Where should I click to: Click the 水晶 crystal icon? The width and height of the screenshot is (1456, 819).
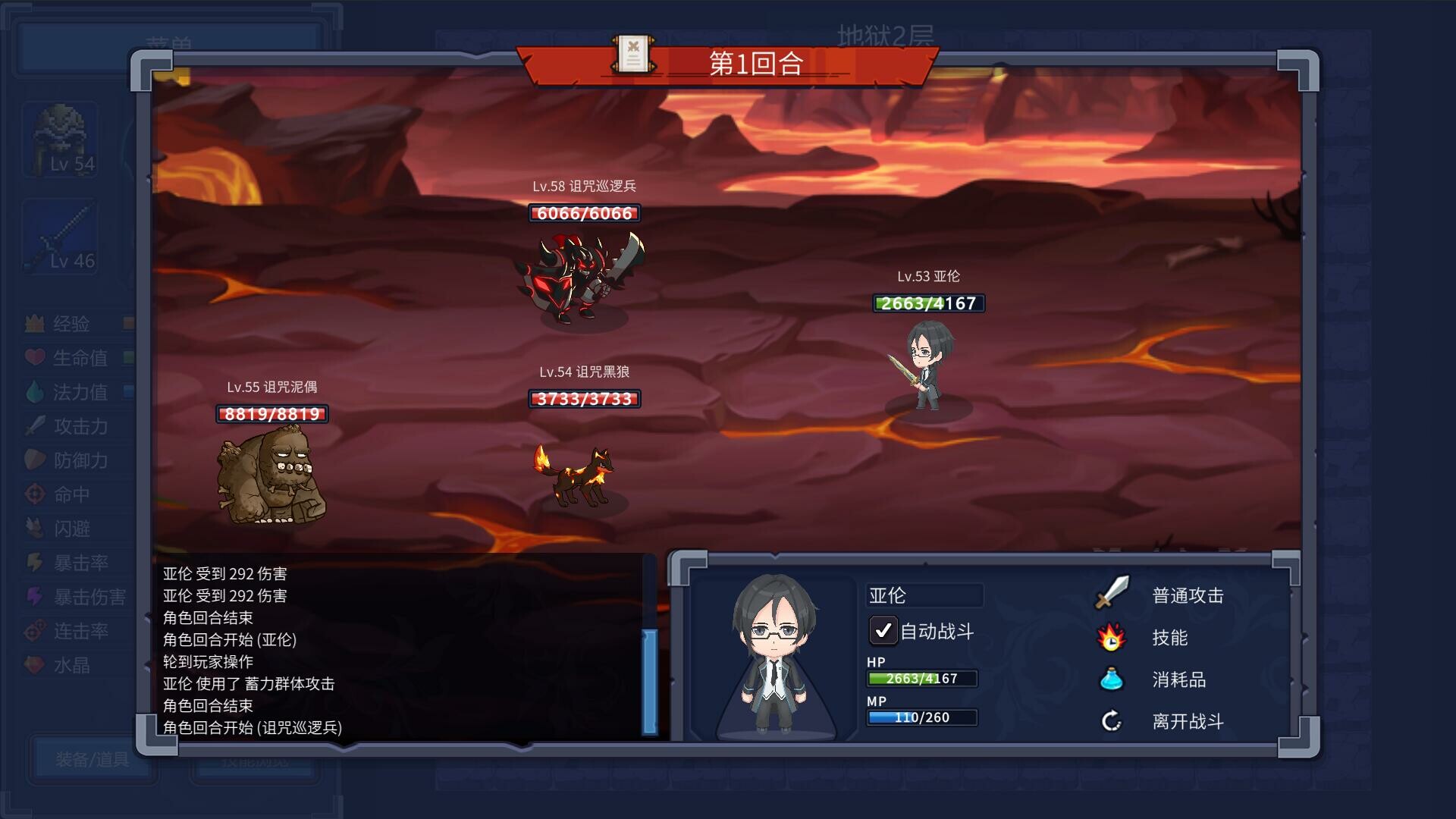coord(34,665)
